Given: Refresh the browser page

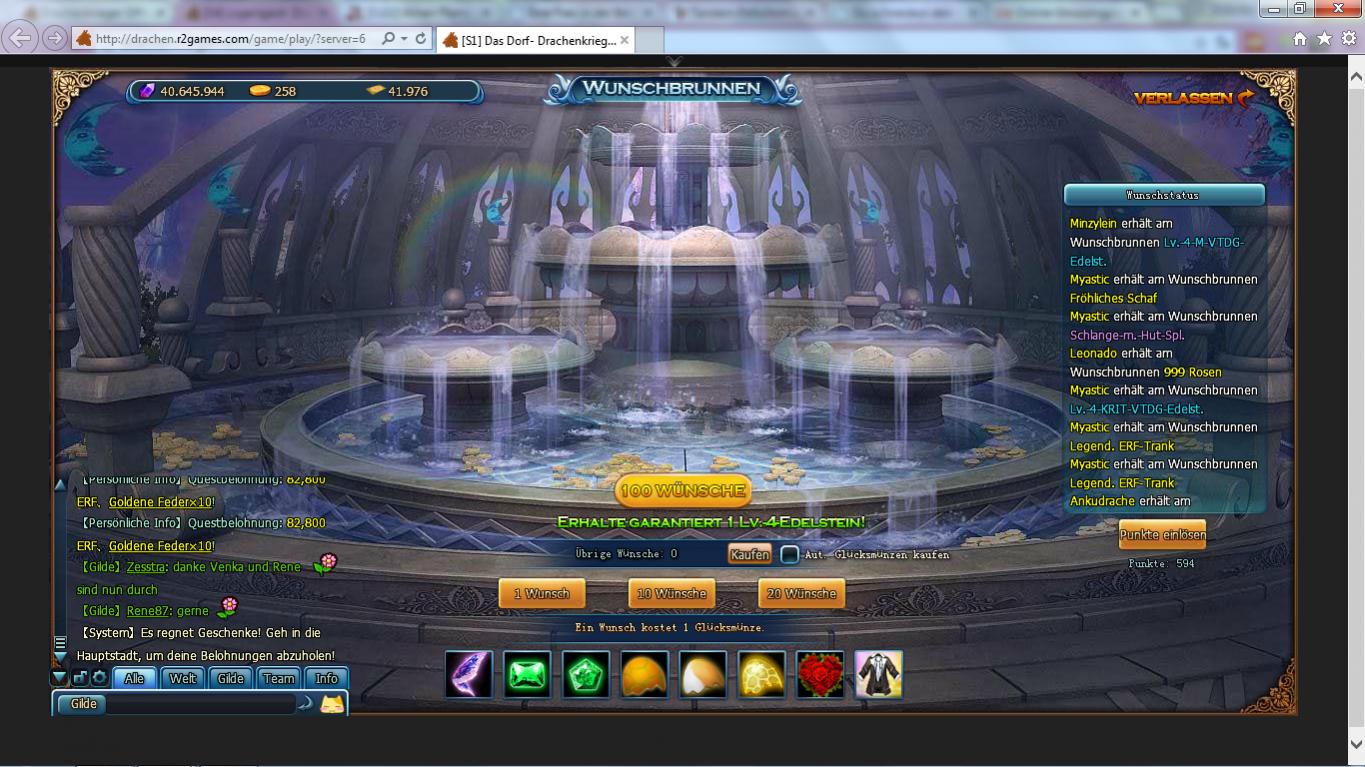Looking at the screenshot, I should click(x=421, y=39).
